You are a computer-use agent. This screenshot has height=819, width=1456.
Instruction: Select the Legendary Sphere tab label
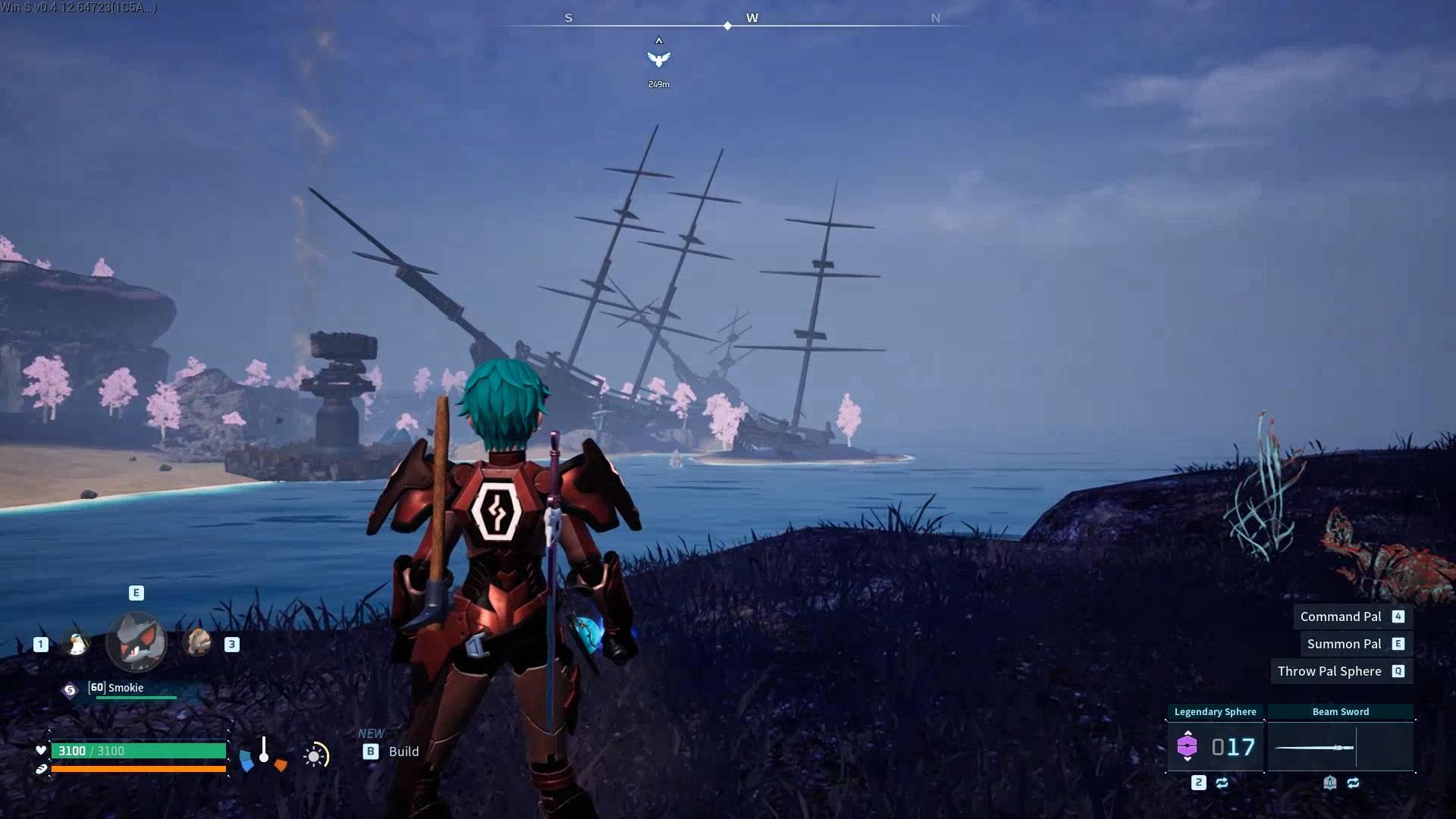[1215, 711]
